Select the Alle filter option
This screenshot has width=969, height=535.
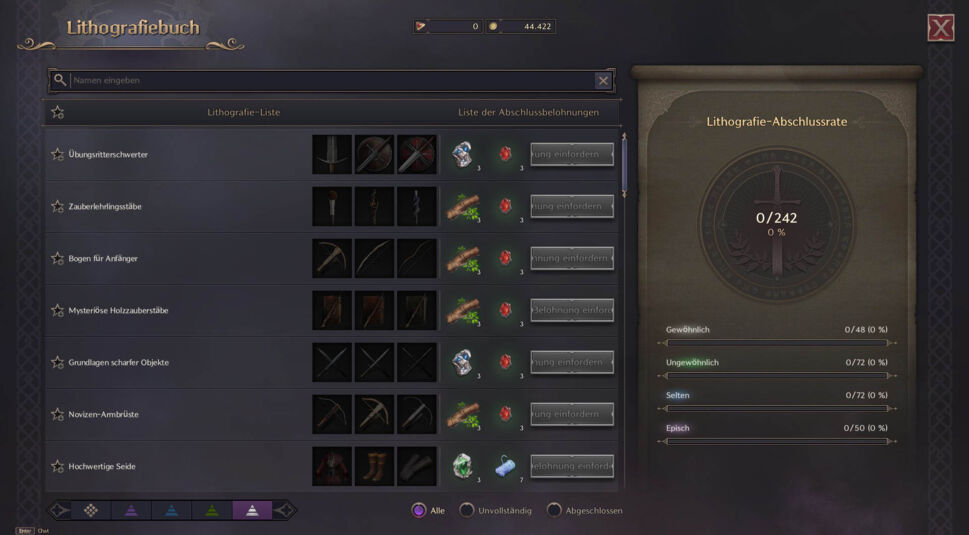[x=419, y=510]
